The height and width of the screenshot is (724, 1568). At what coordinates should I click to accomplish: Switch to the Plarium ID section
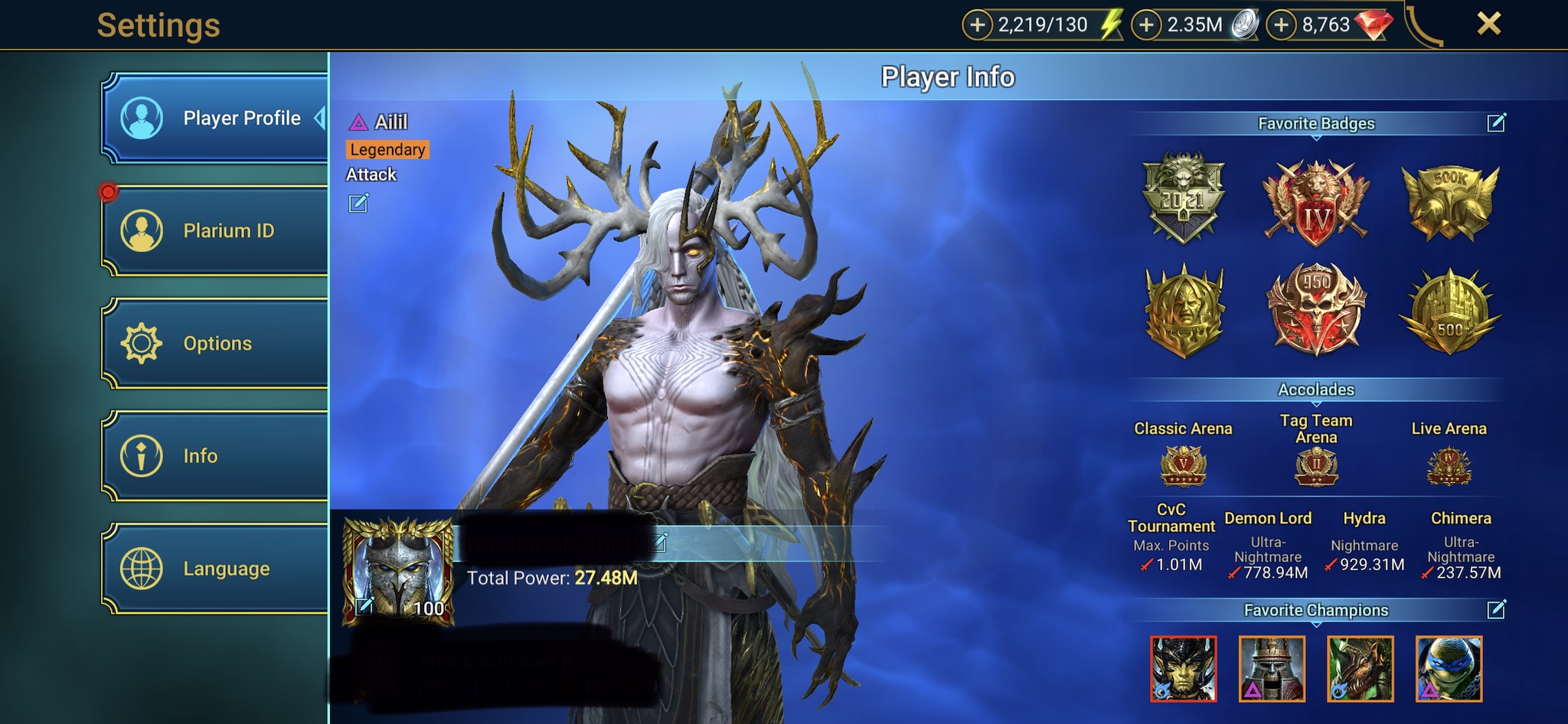pyautogui.click(x=215, y=230)
